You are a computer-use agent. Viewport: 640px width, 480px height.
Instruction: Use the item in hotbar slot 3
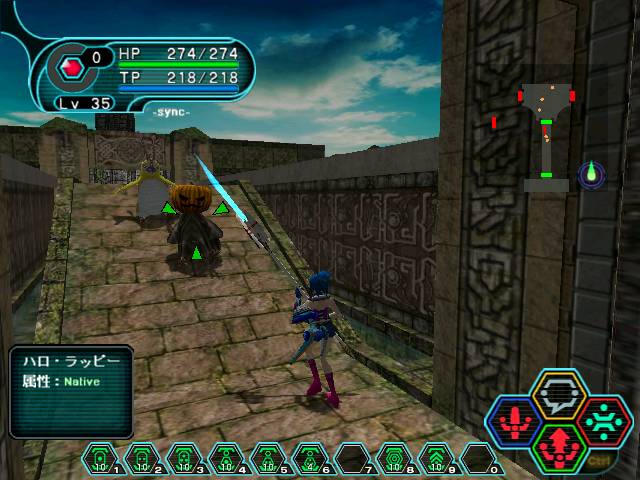tap(184, 459)
